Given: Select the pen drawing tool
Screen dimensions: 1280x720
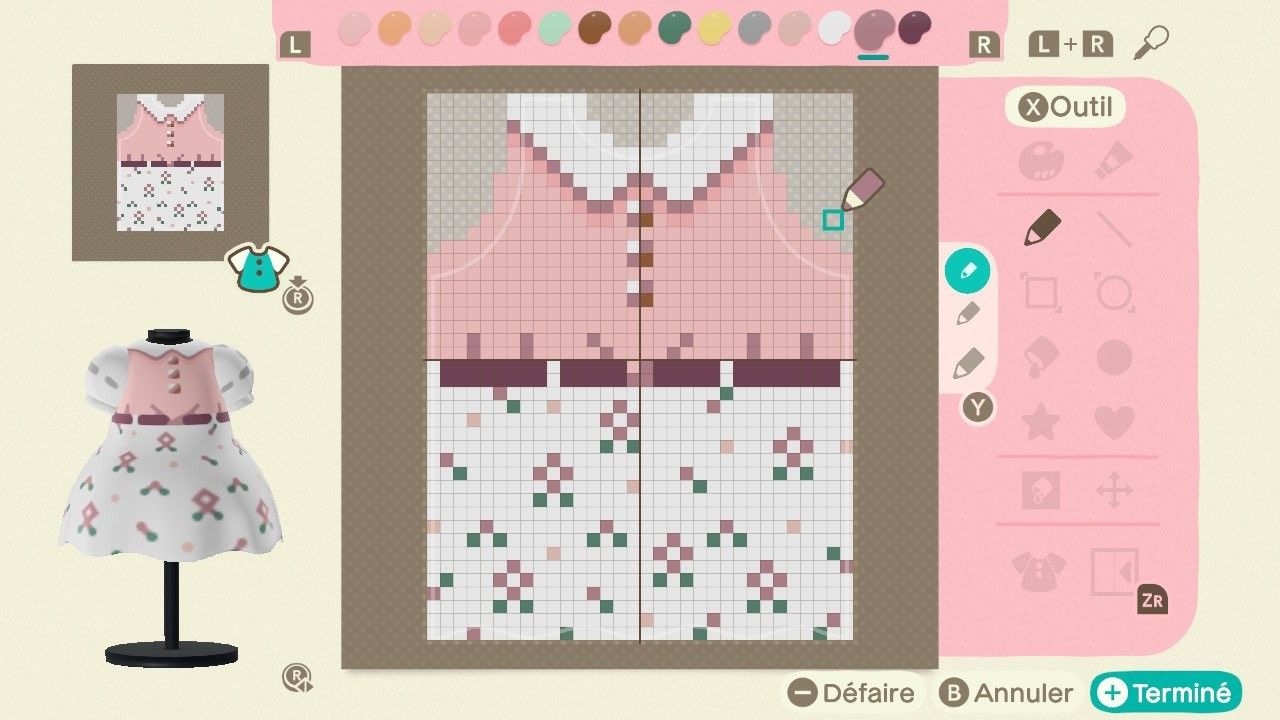Looking at the screenshot, I should [1042, 226].
